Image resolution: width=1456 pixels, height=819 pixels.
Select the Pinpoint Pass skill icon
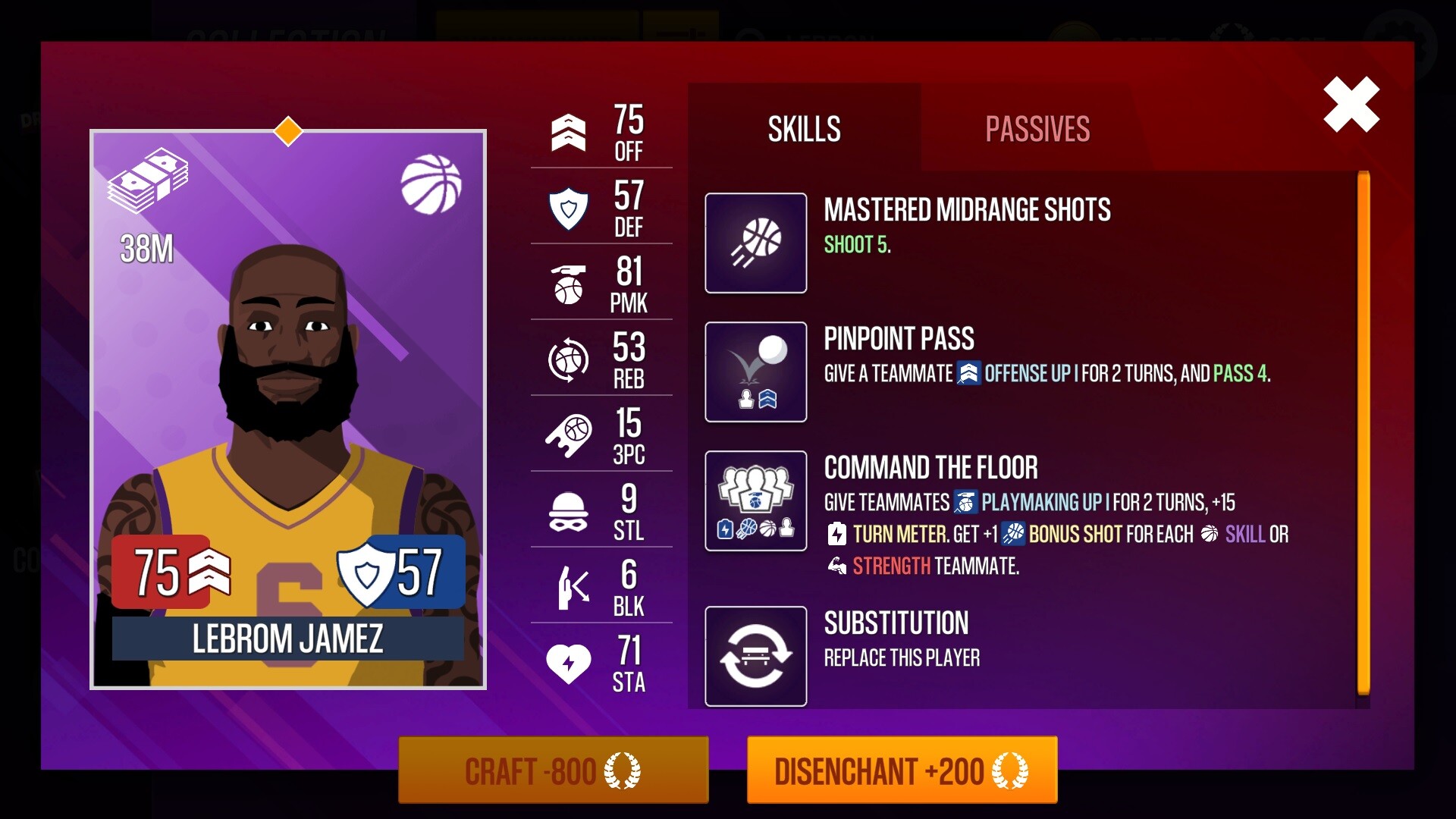pyautogui.click(x=755, y=372)
